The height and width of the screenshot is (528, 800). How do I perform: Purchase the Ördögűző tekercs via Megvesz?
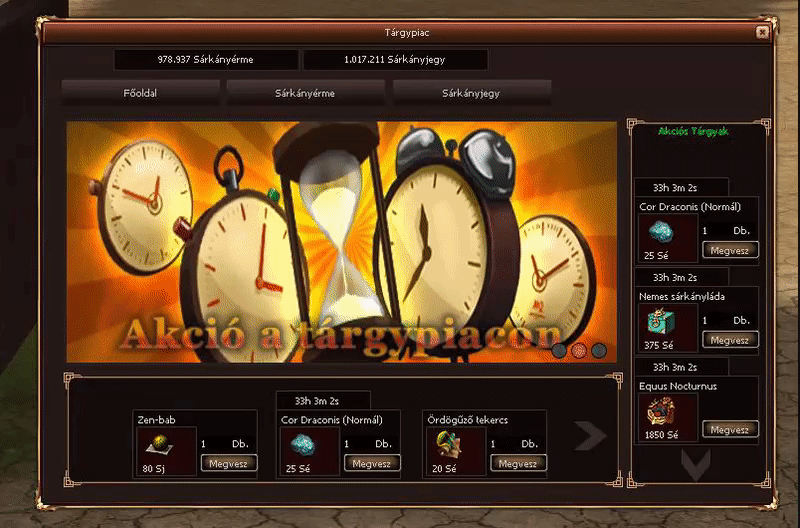(x=518, y=463)
